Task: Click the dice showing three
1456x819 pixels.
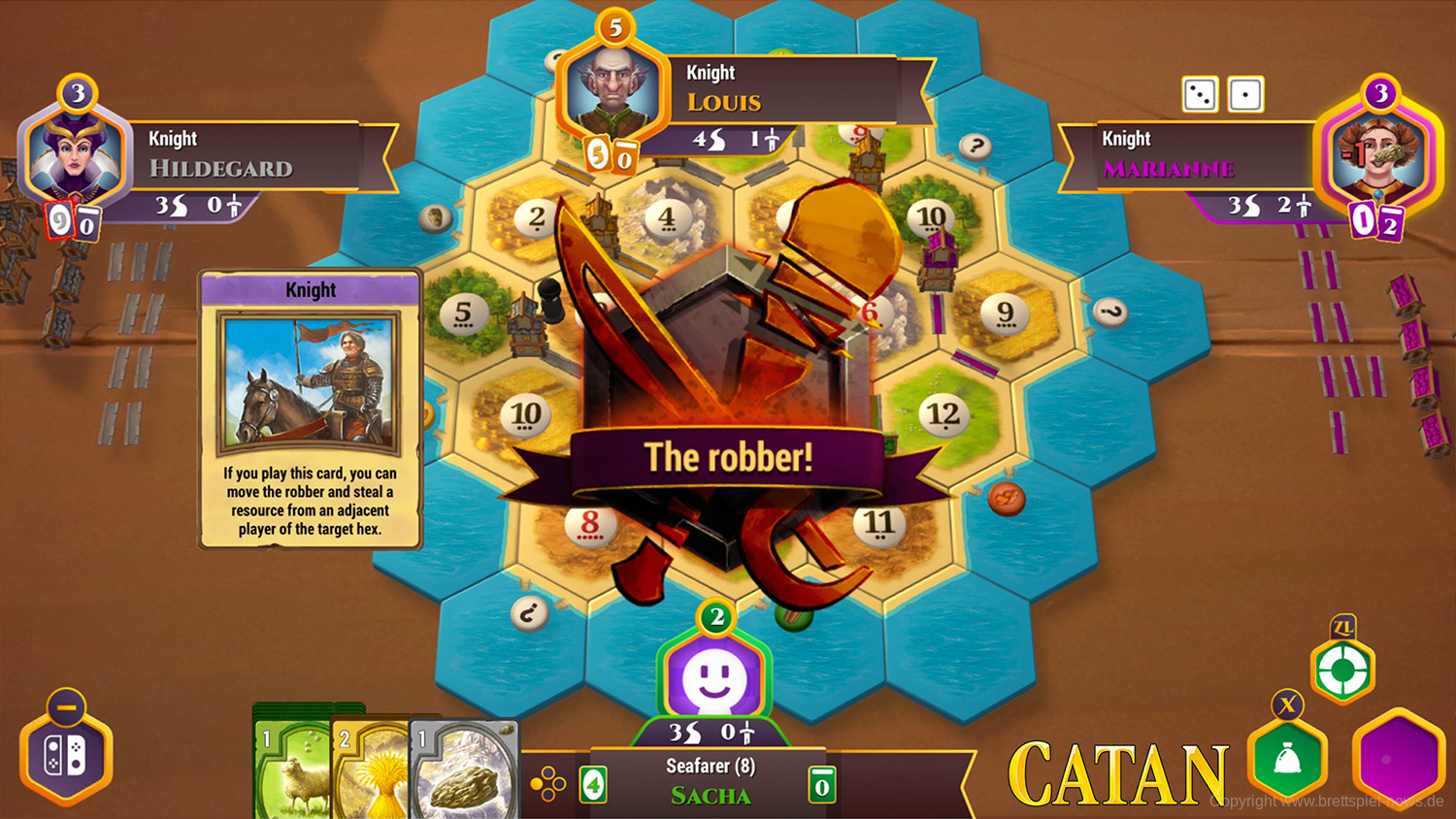Action: pos(1200,95)
